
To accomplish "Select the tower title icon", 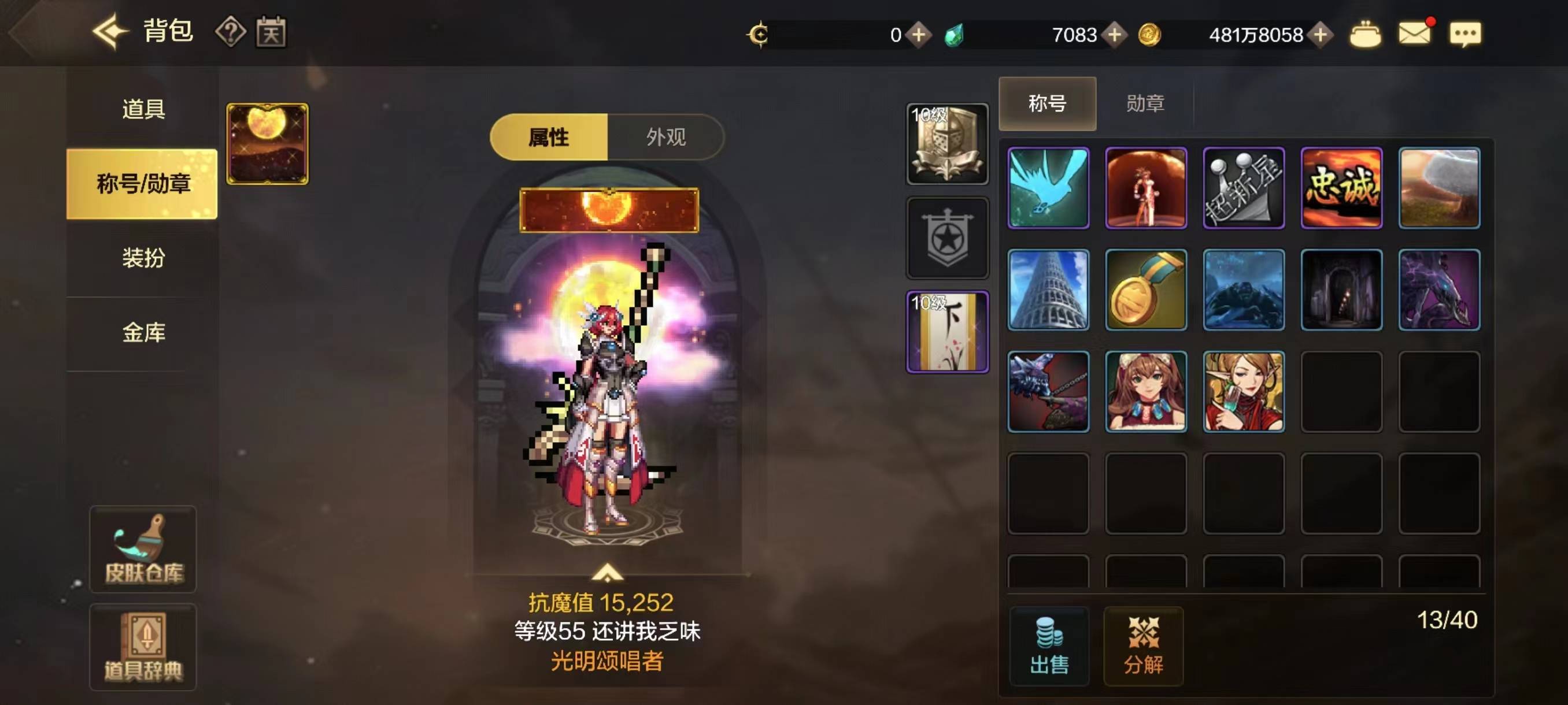I will [x=1049, y=290].
